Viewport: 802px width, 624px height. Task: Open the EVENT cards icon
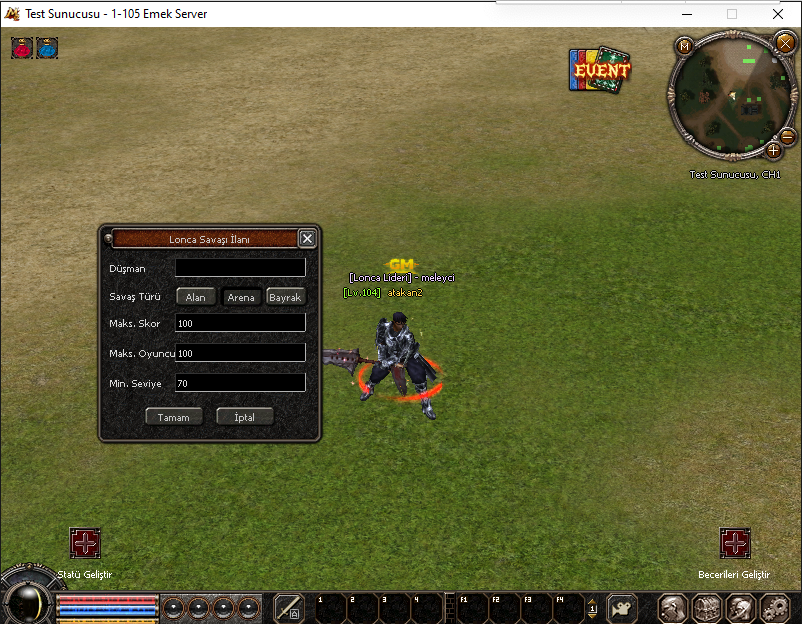point(600,70)
